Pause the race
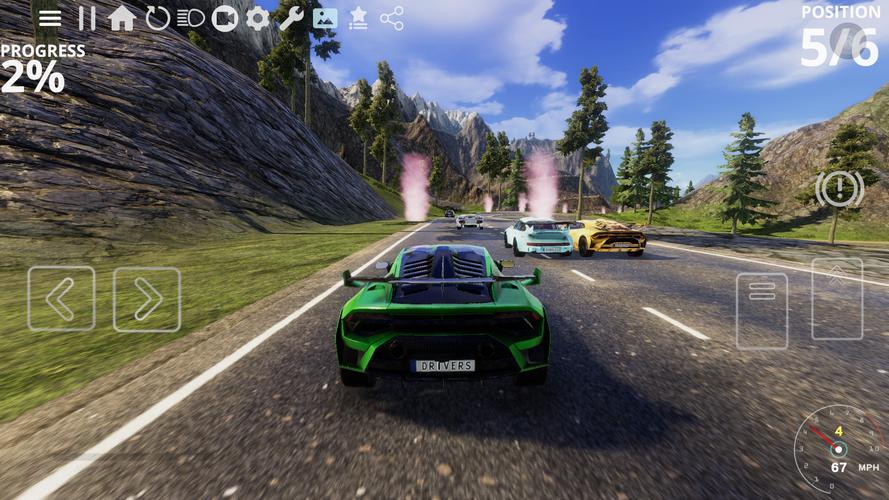The image size is (889, 500). pyautogui.click(x=87, y=18)
